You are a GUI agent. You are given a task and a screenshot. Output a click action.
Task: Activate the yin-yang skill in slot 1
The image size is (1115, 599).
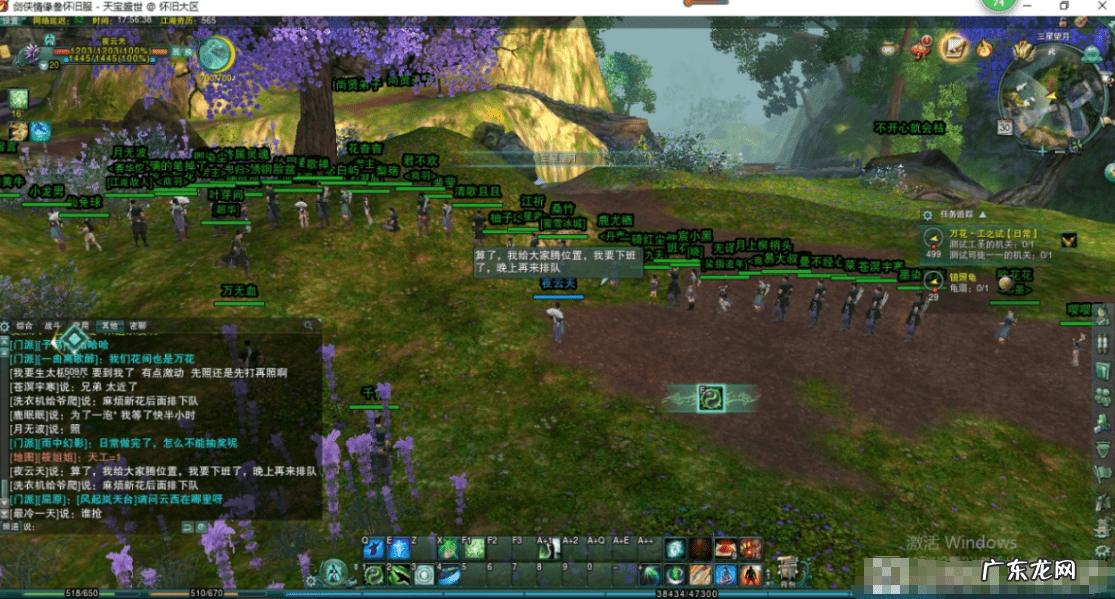374,574
